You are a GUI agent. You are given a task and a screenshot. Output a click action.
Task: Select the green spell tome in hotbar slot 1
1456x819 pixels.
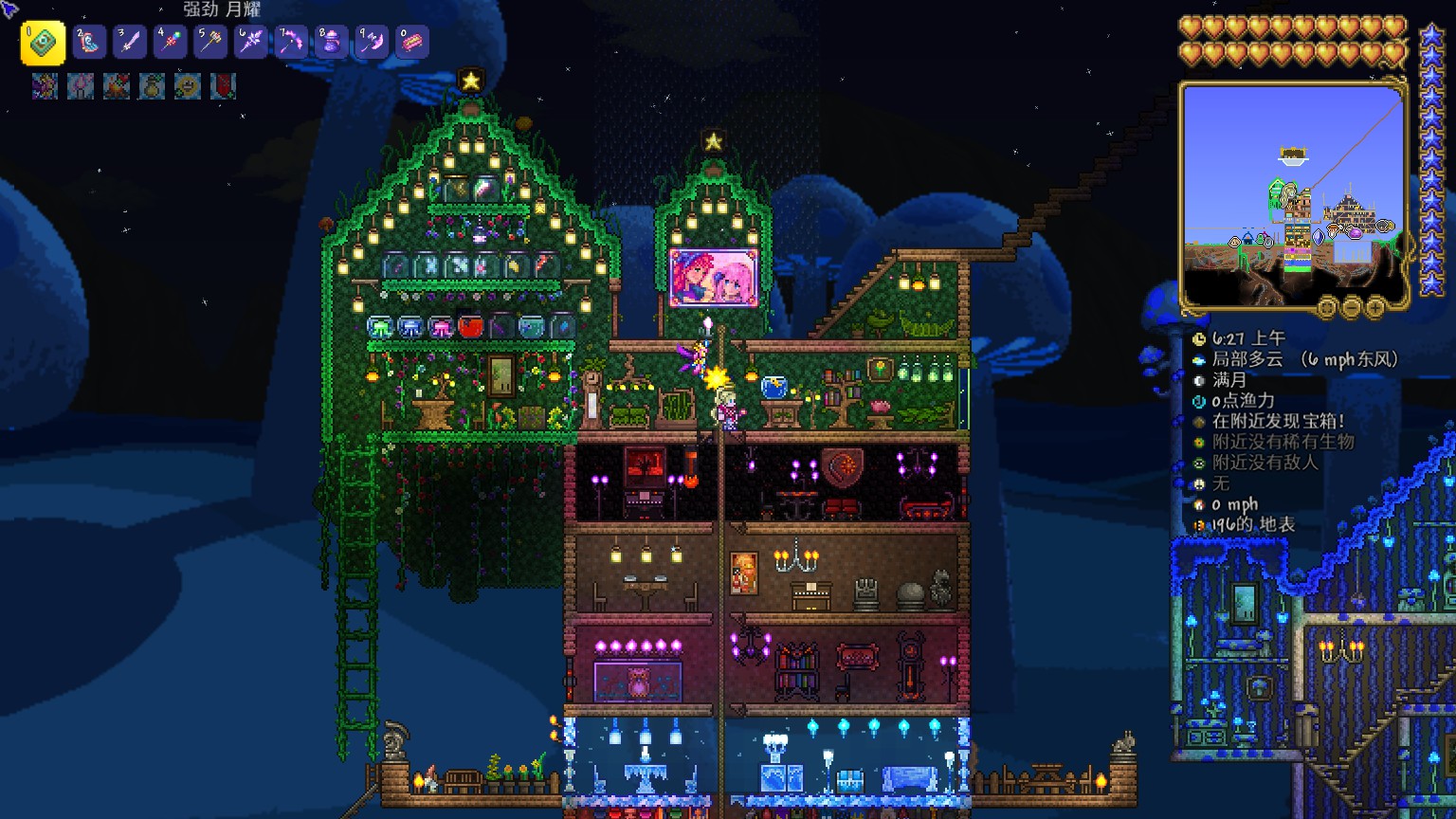click(x=43, y=43)
